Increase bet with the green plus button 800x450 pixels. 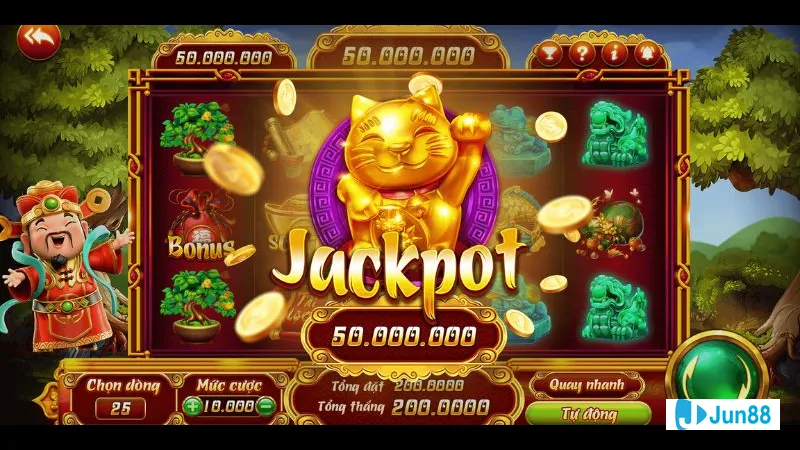[x=193, y=406]
